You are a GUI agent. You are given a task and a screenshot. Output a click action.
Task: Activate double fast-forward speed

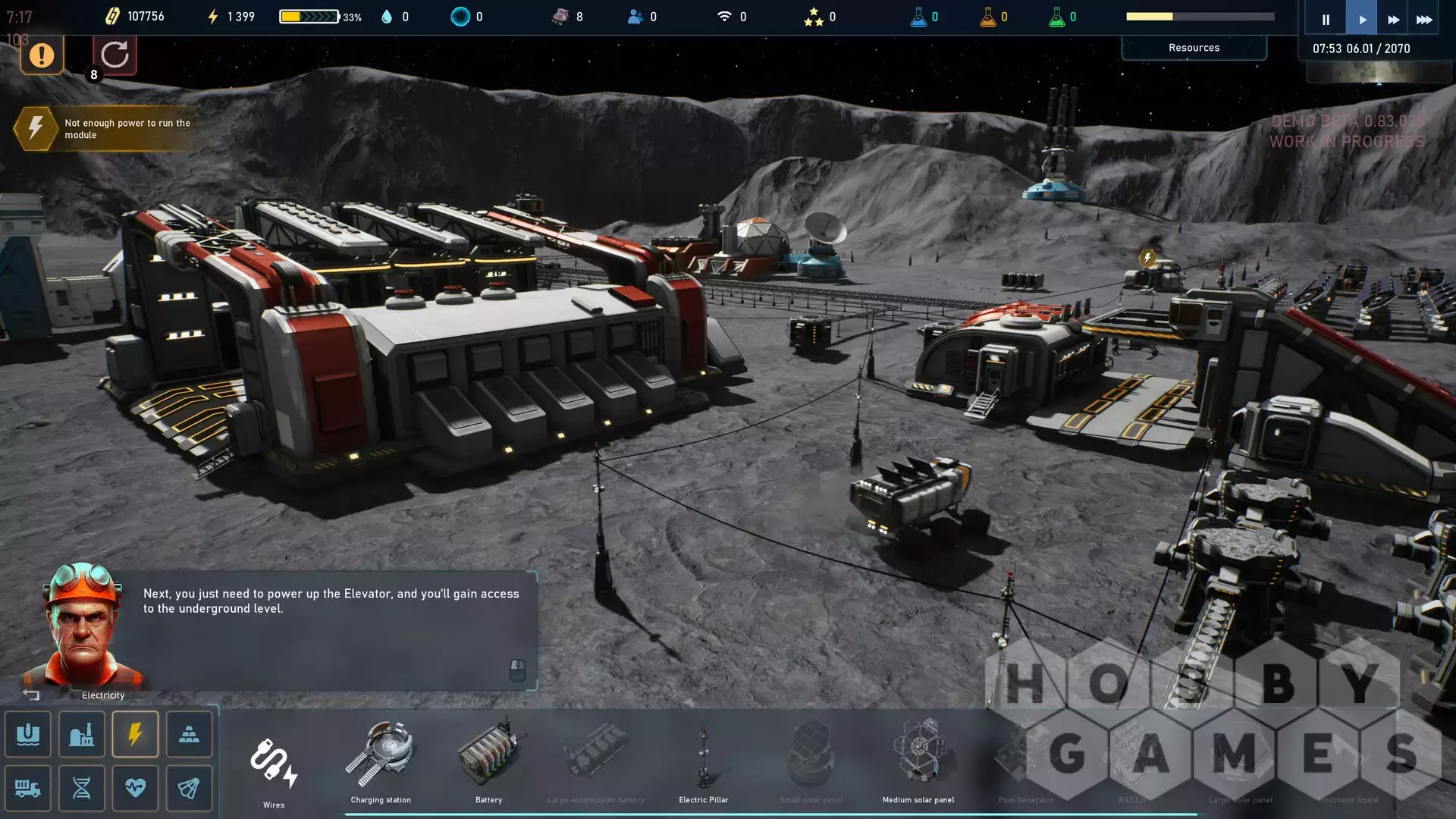1393,19
